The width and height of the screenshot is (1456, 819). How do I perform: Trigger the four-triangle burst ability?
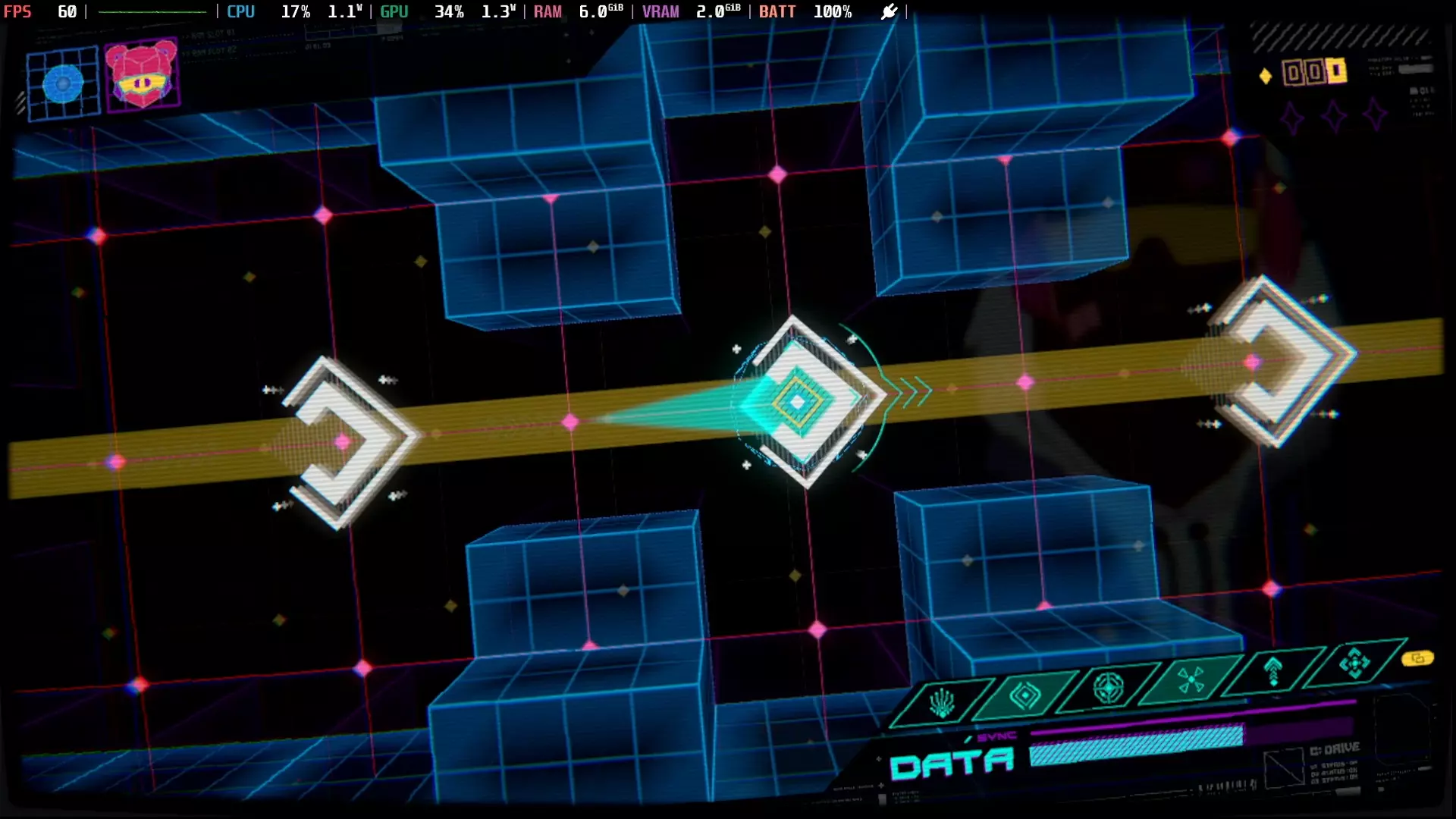pyautogui.click(x=1191, y=679)
